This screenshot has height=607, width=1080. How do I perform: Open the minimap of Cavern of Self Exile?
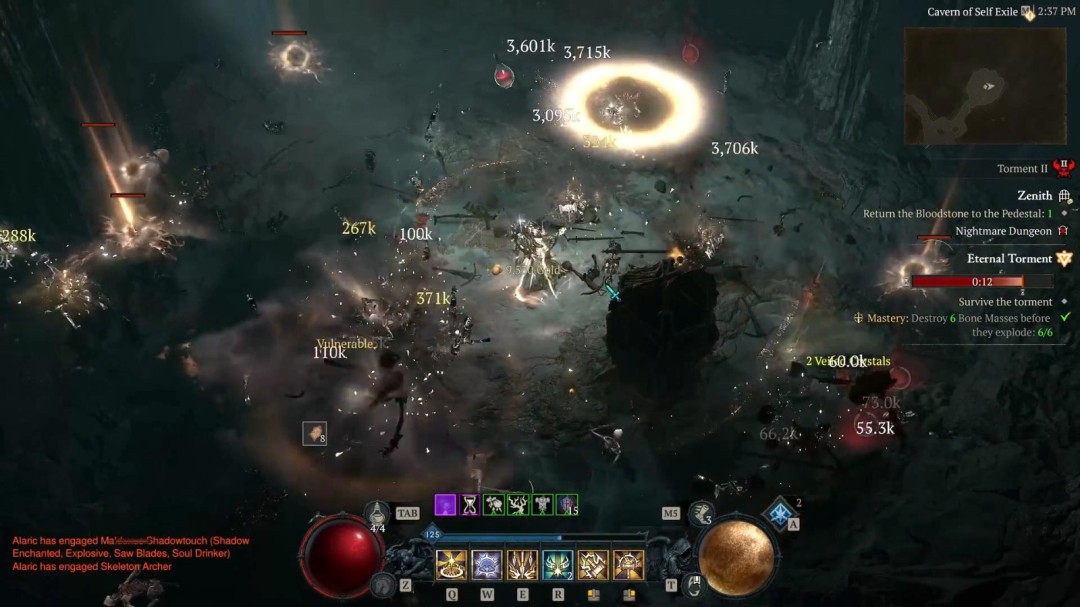985,85
